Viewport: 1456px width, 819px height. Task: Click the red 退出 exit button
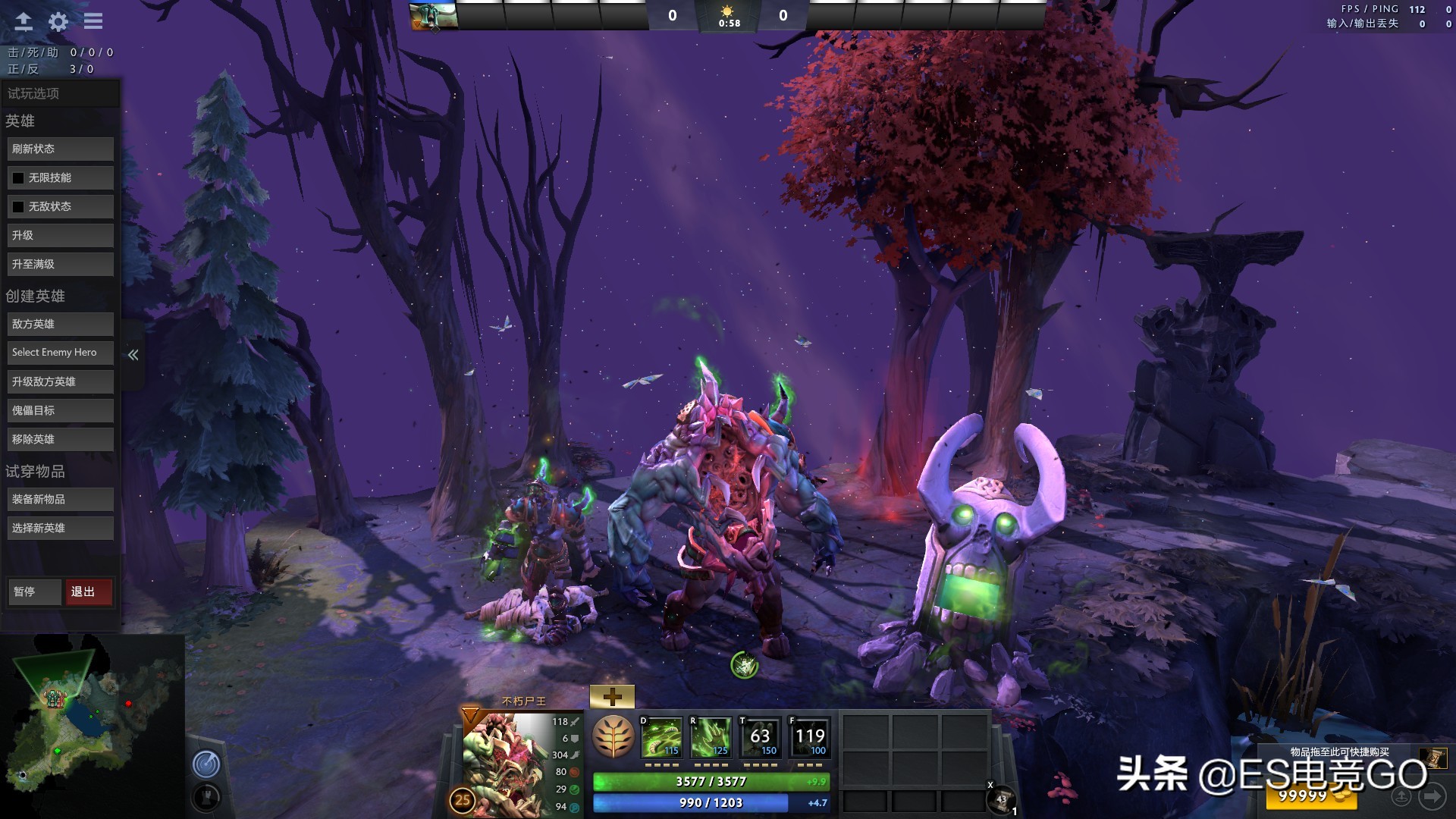[x=89, y=591]
